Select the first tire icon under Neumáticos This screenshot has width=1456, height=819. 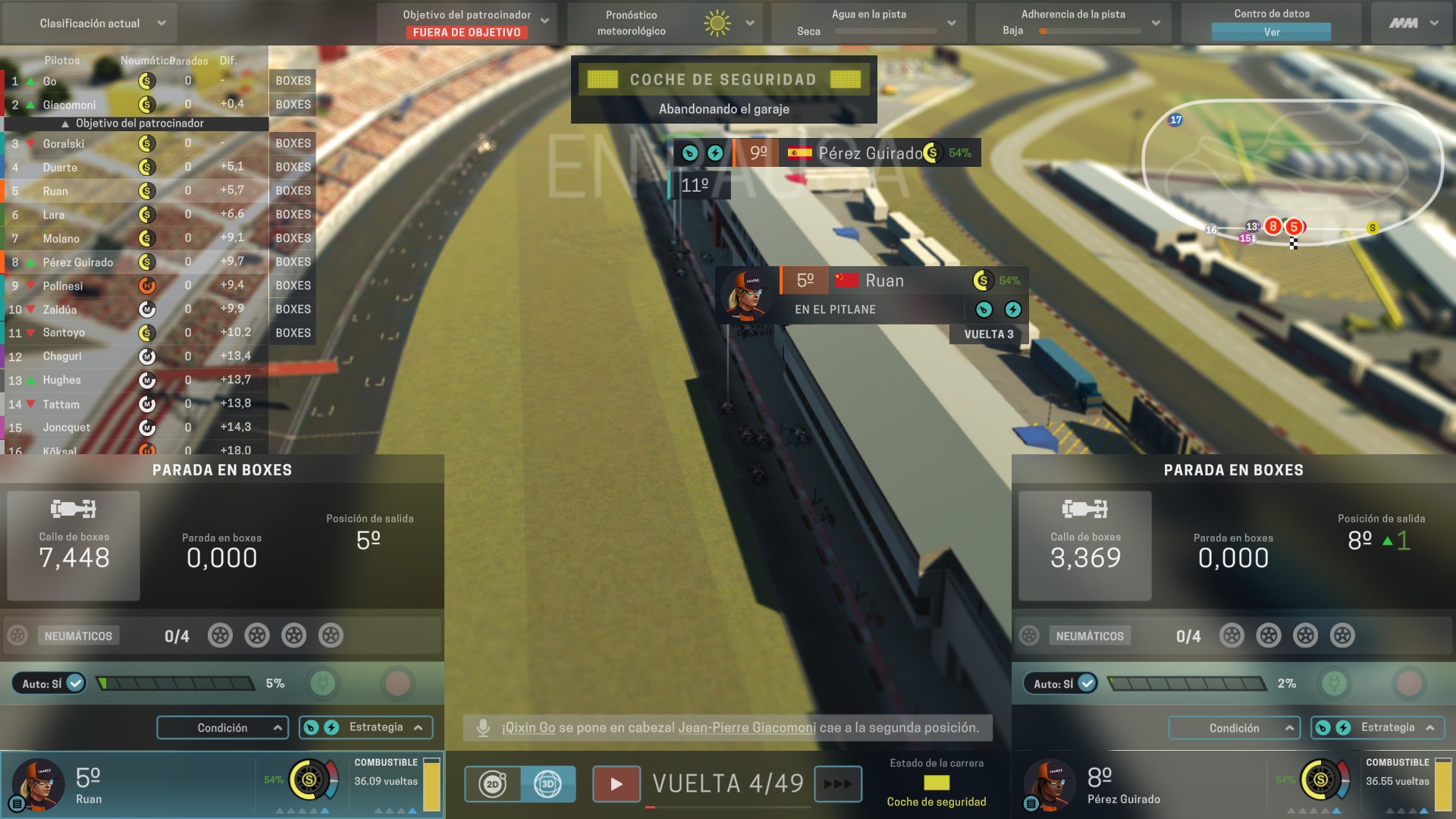tap(222, 635)
